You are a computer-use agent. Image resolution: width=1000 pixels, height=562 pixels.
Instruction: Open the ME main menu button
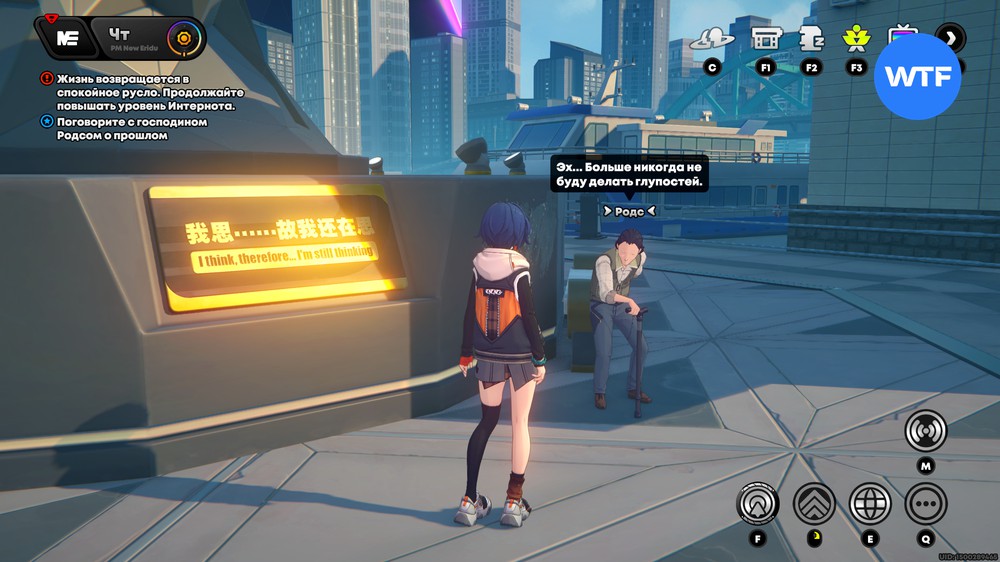(x=67, y=38)
